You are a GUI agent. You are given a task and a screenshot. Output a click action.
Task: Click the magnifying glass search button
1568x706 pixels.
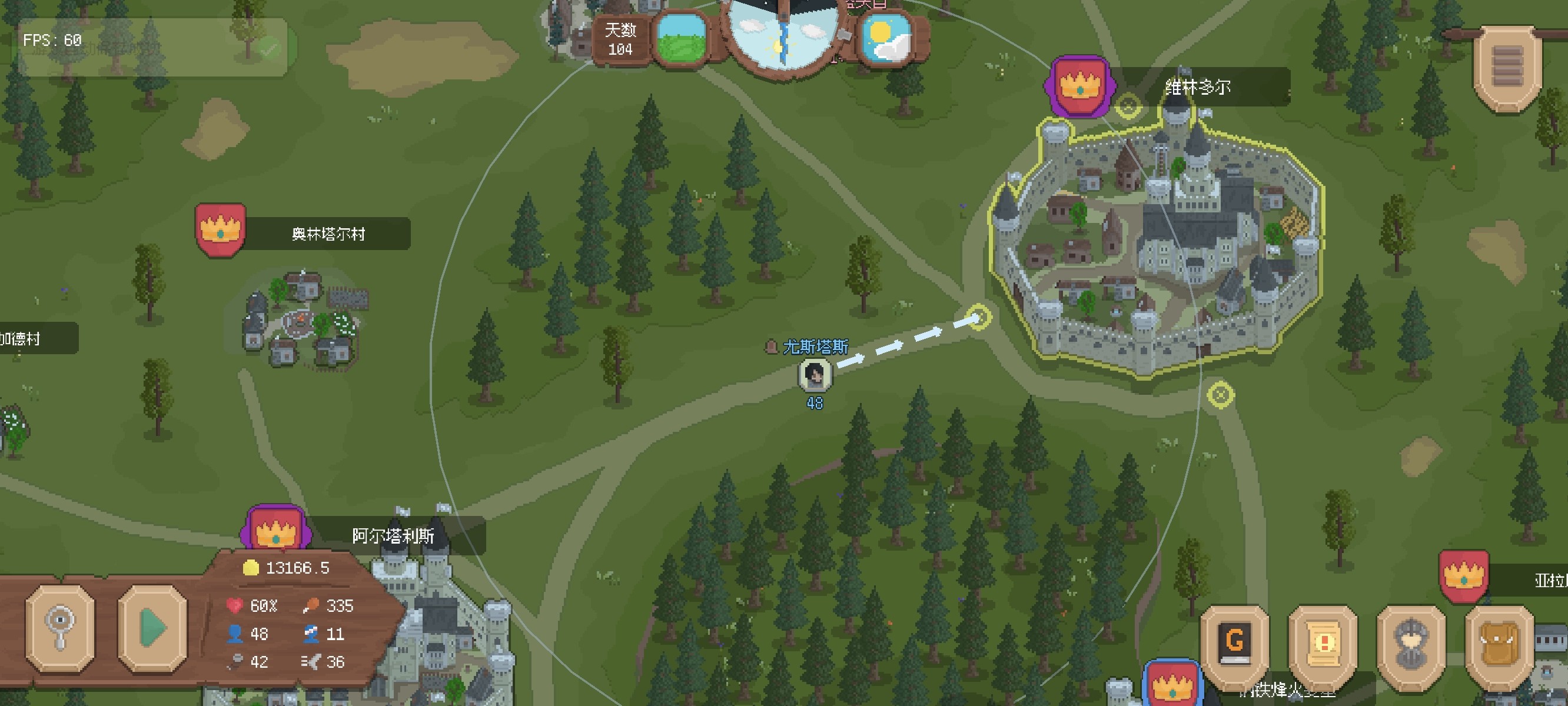tap(59, 628)
